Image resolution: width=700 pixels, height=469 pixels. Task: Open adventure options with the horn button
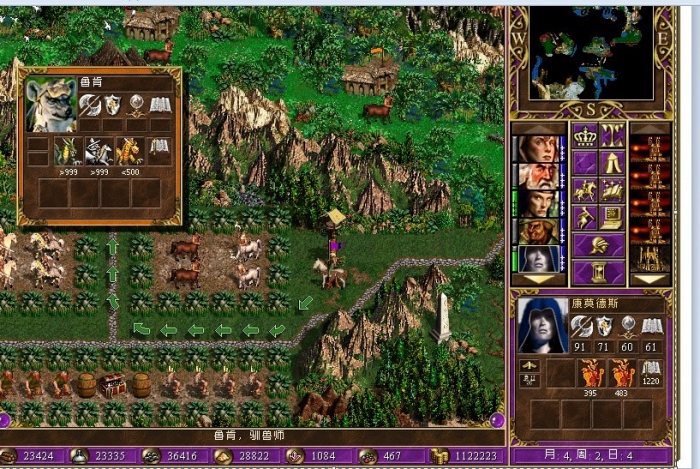point(584,217)
